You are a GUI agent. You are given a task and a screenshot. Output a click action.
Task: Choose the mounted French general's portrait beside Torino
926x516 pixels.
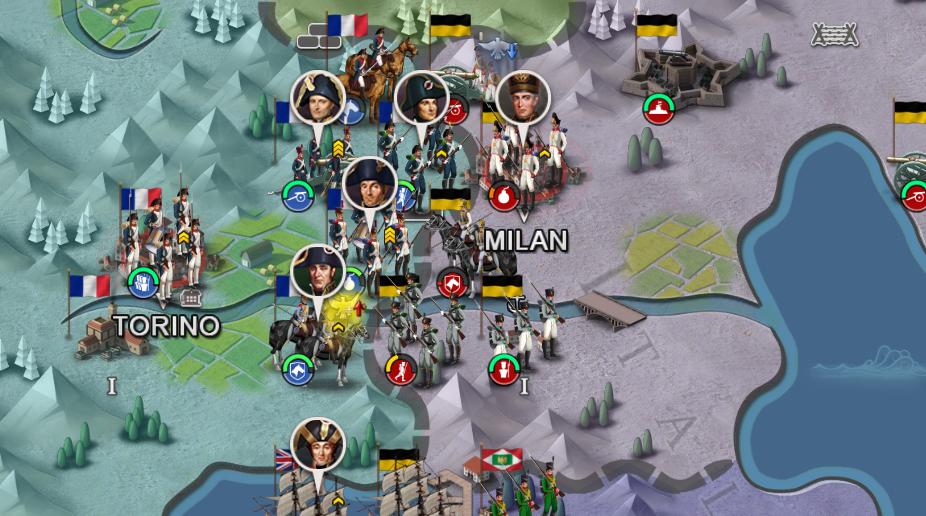point(318,272)
